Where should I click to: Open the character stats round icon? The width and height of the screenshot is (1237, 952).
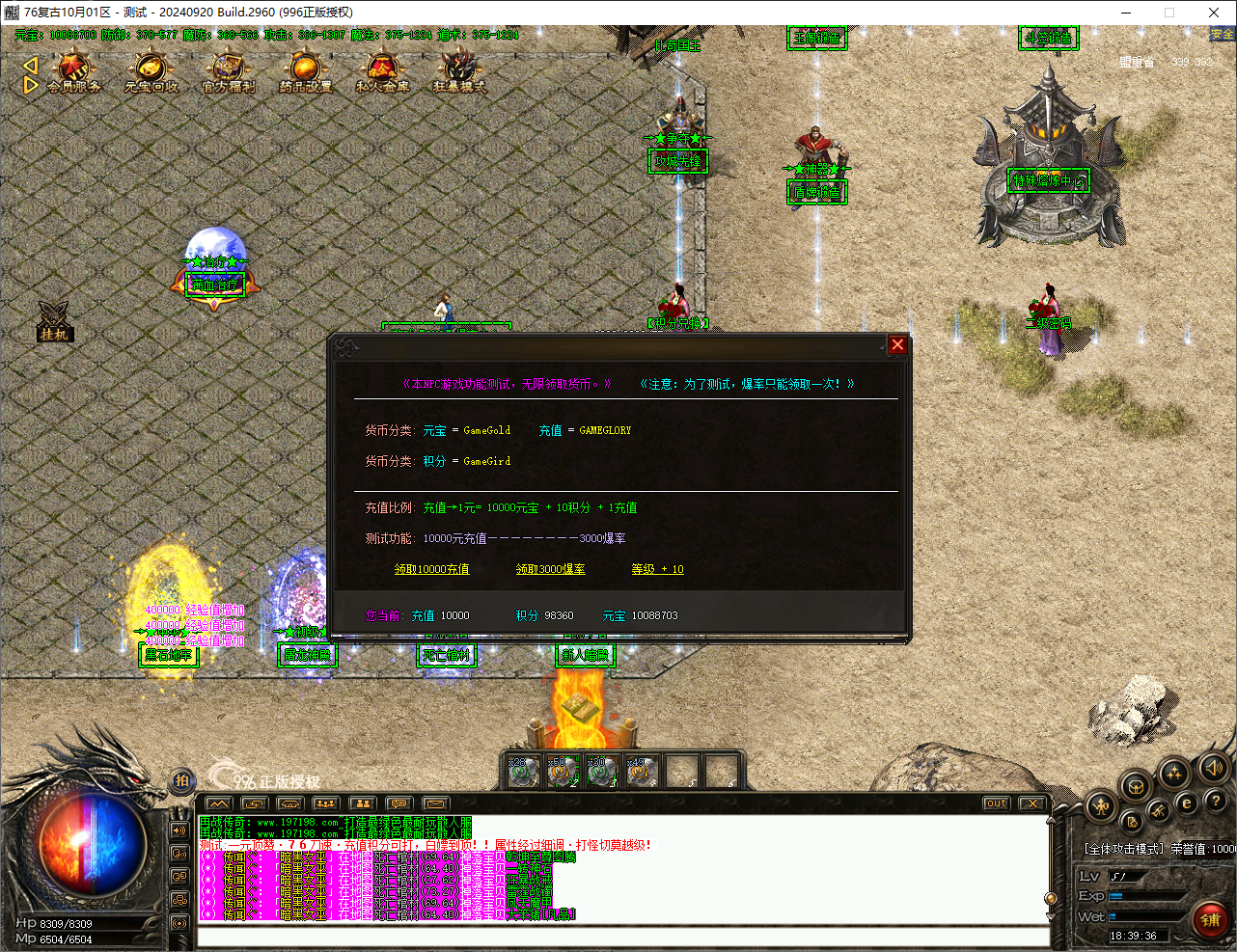pos(1100,806)
